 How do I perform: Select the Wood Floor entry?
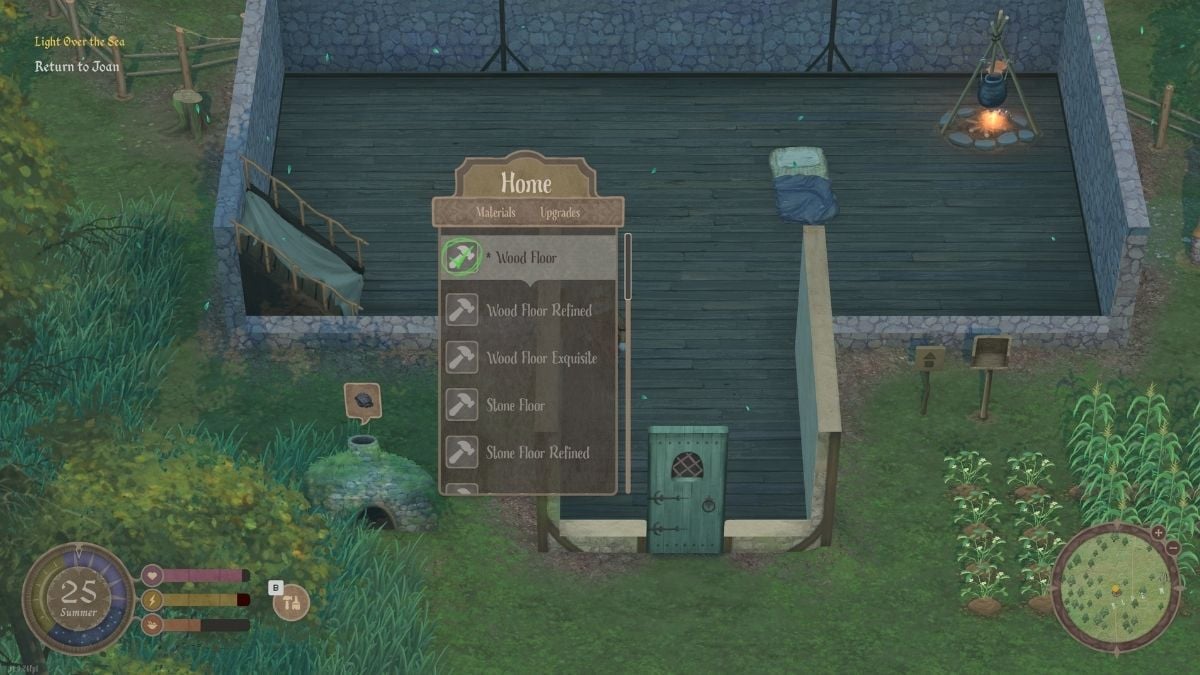527,258
